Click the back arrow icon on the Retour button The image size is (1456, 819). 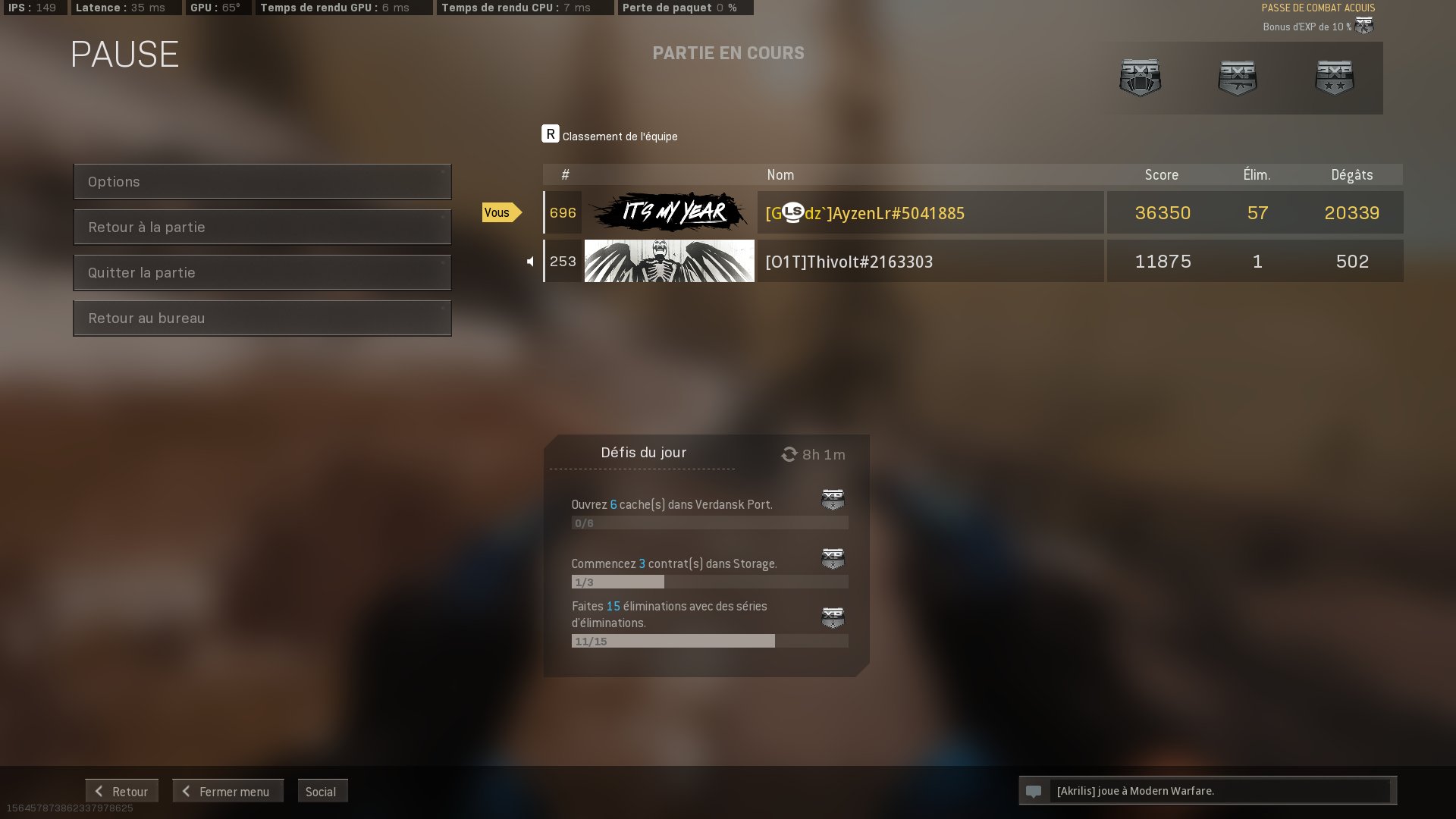tap(99, 791)
